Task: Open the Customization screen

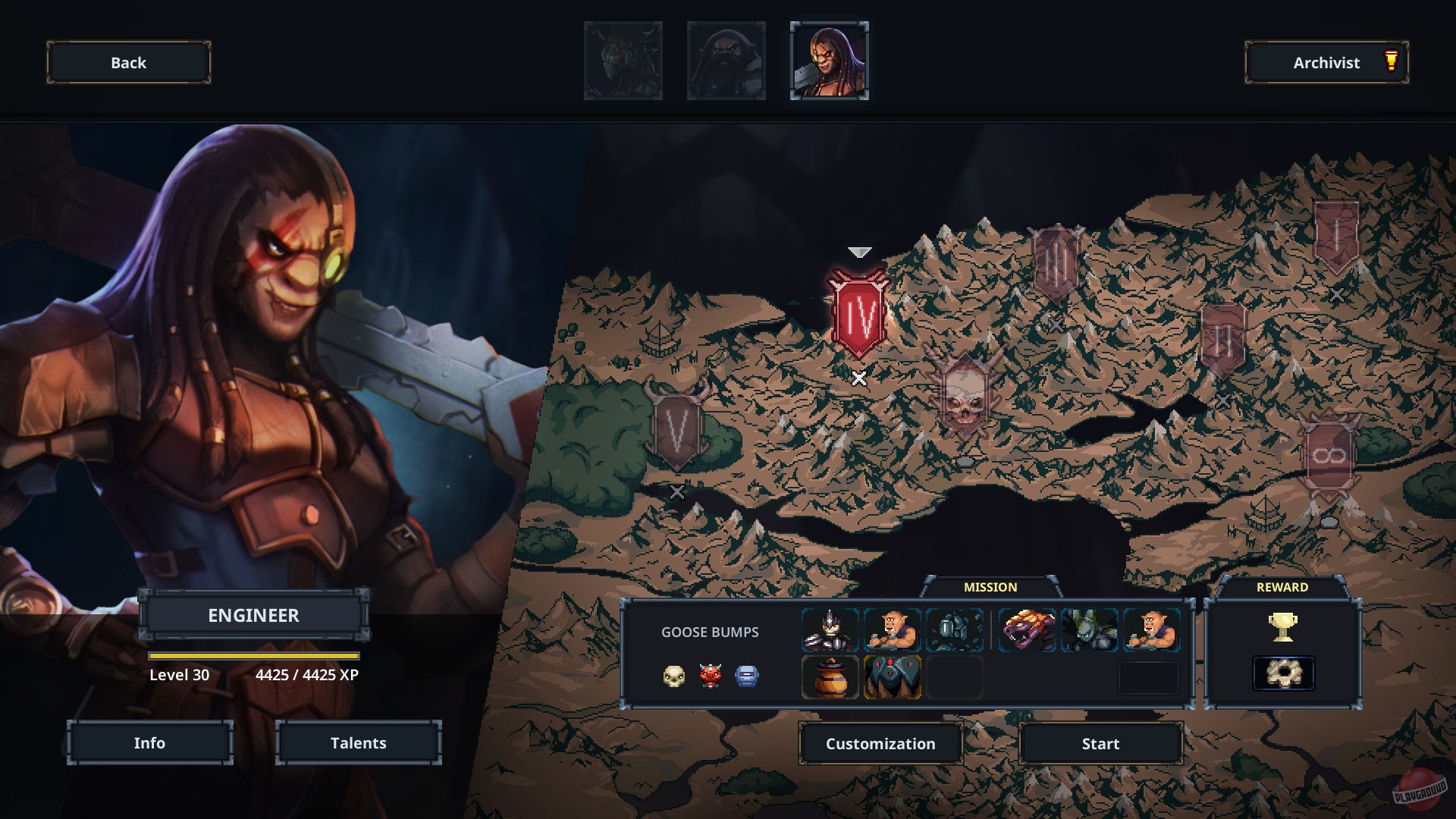Action: [x=880, y=743]
